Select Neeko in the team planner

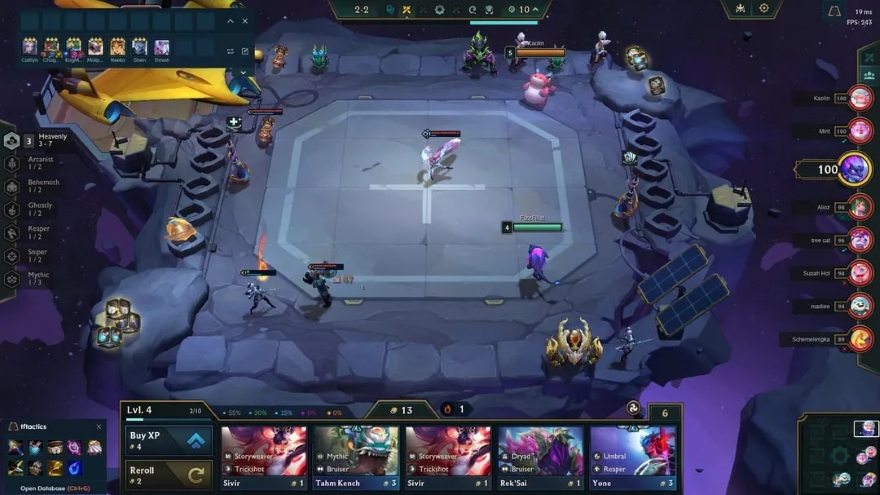(x=118, y=47)
